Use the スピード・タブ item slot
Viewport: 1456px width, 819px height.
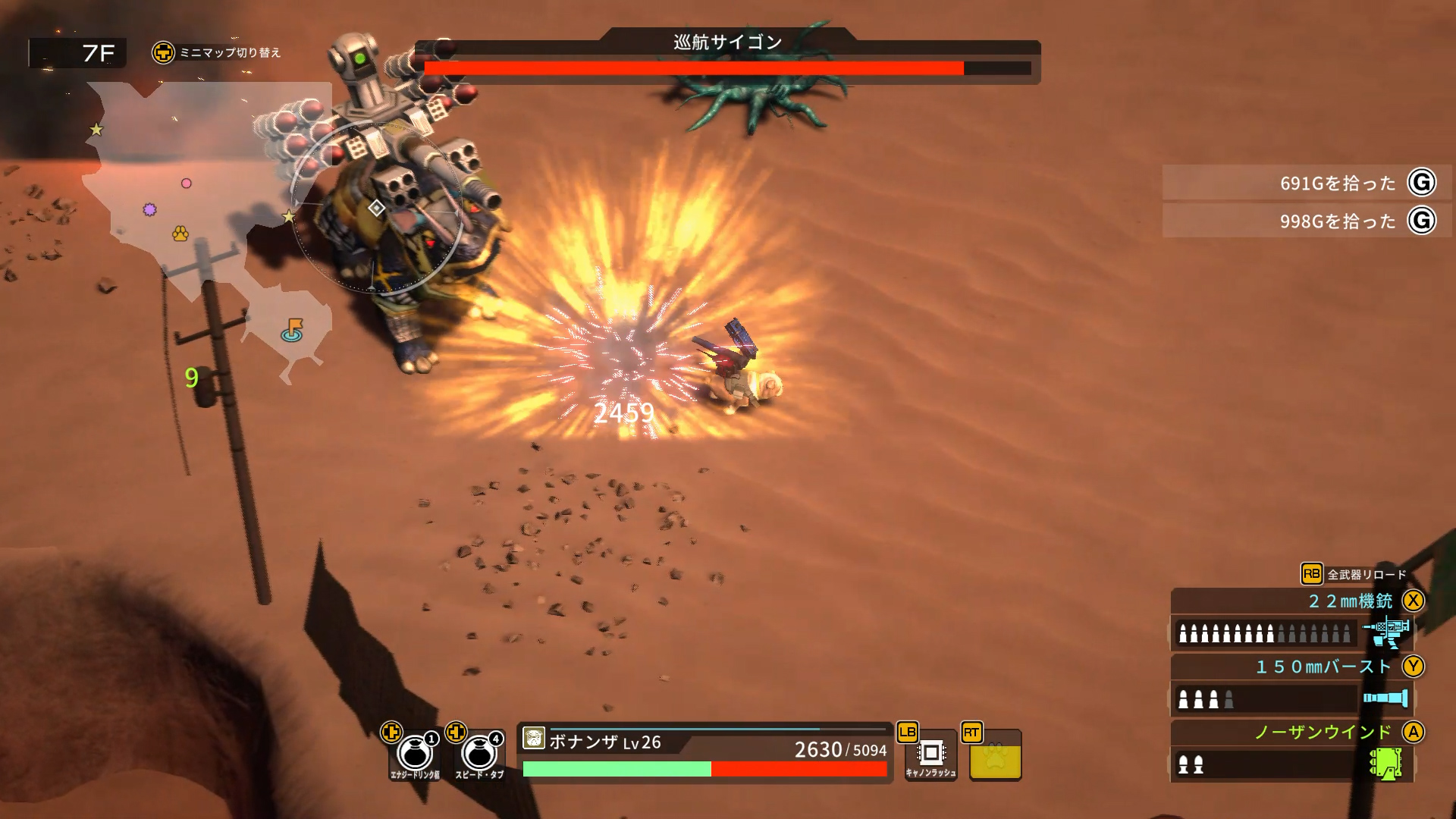tap(479, 753)
